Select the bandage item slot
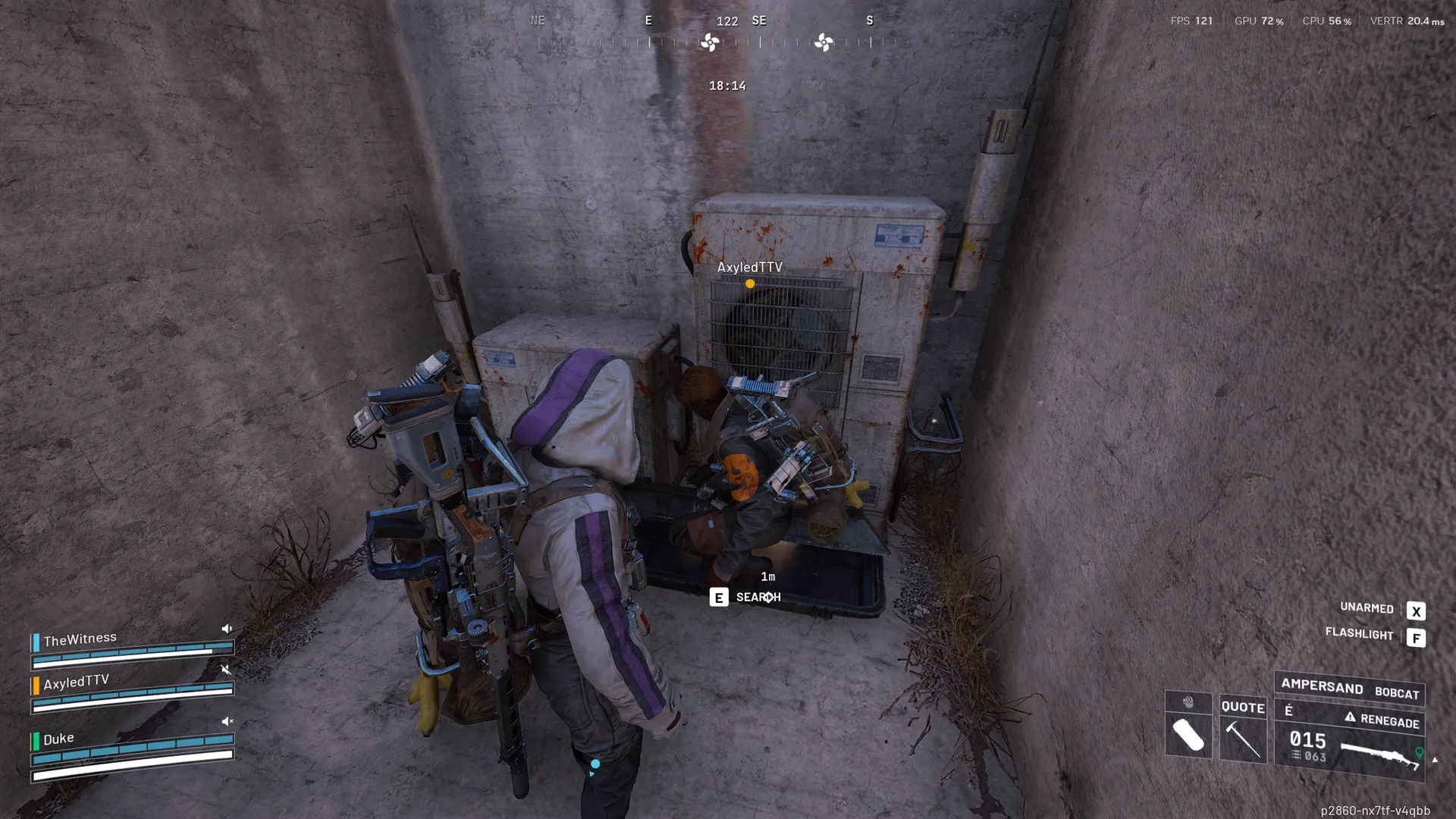The height and width of the screenshot is (819, 1456). pos(1188,735)
